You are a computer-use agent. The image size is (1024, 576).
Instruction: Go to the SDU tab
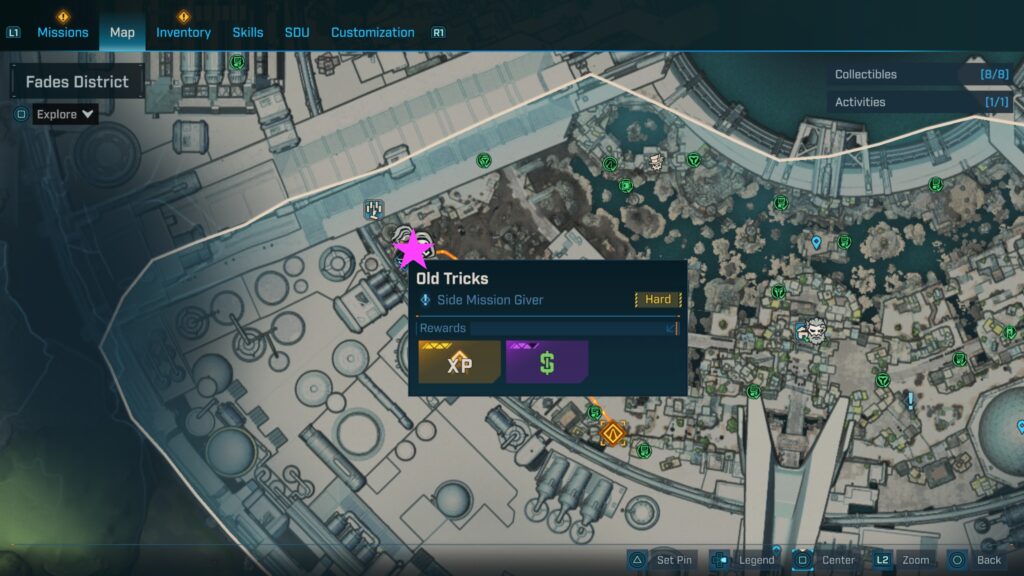(x=297, y=32)
